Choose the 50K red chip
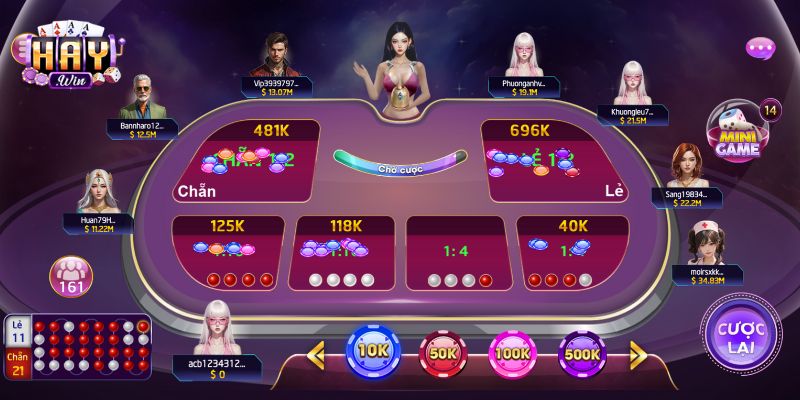The width and height of the screenshot is (800, 400). click(x=442, y=353)
